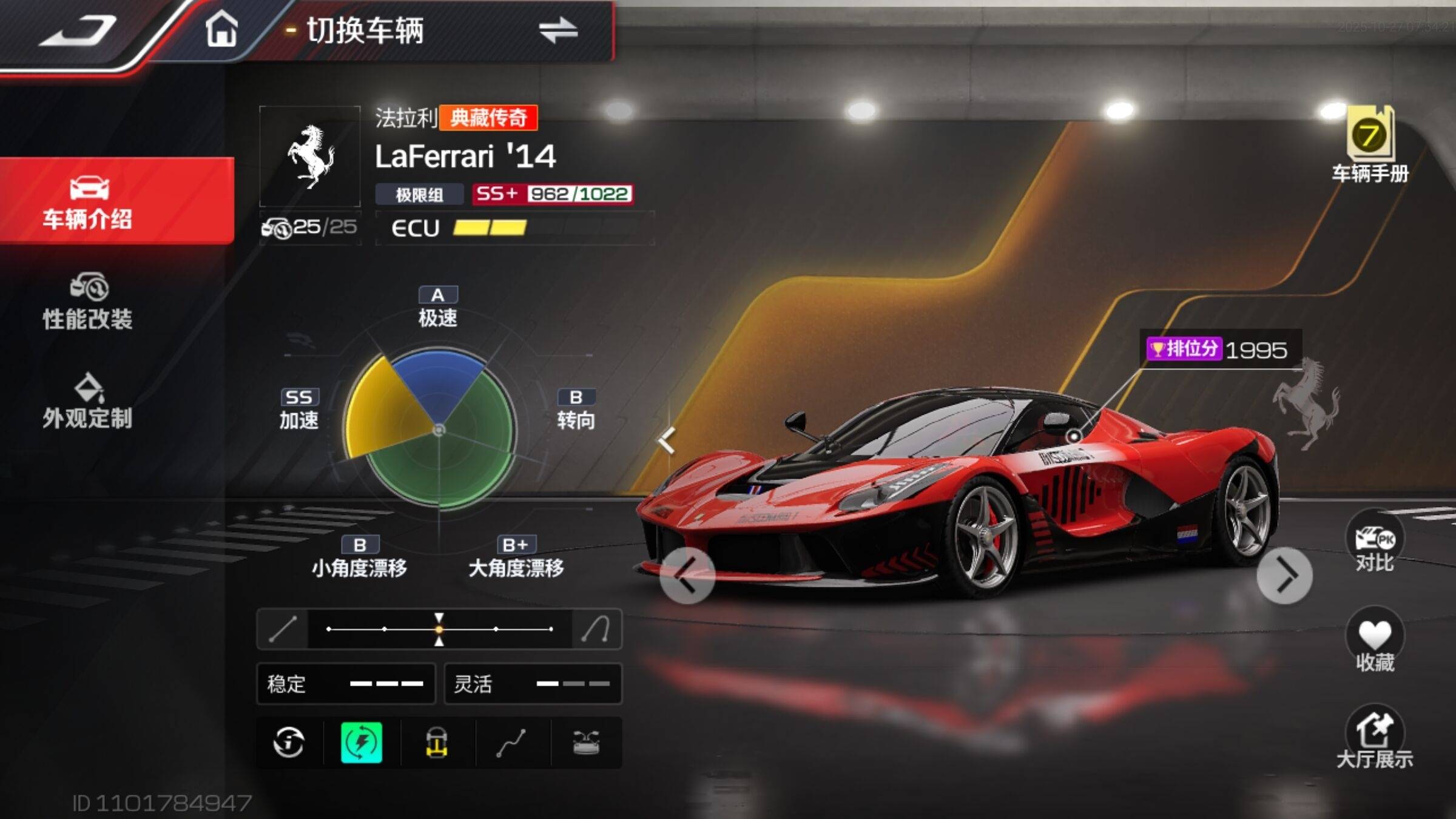
Task: Go back with the top-left return arrow
Action: coord(78,32)
